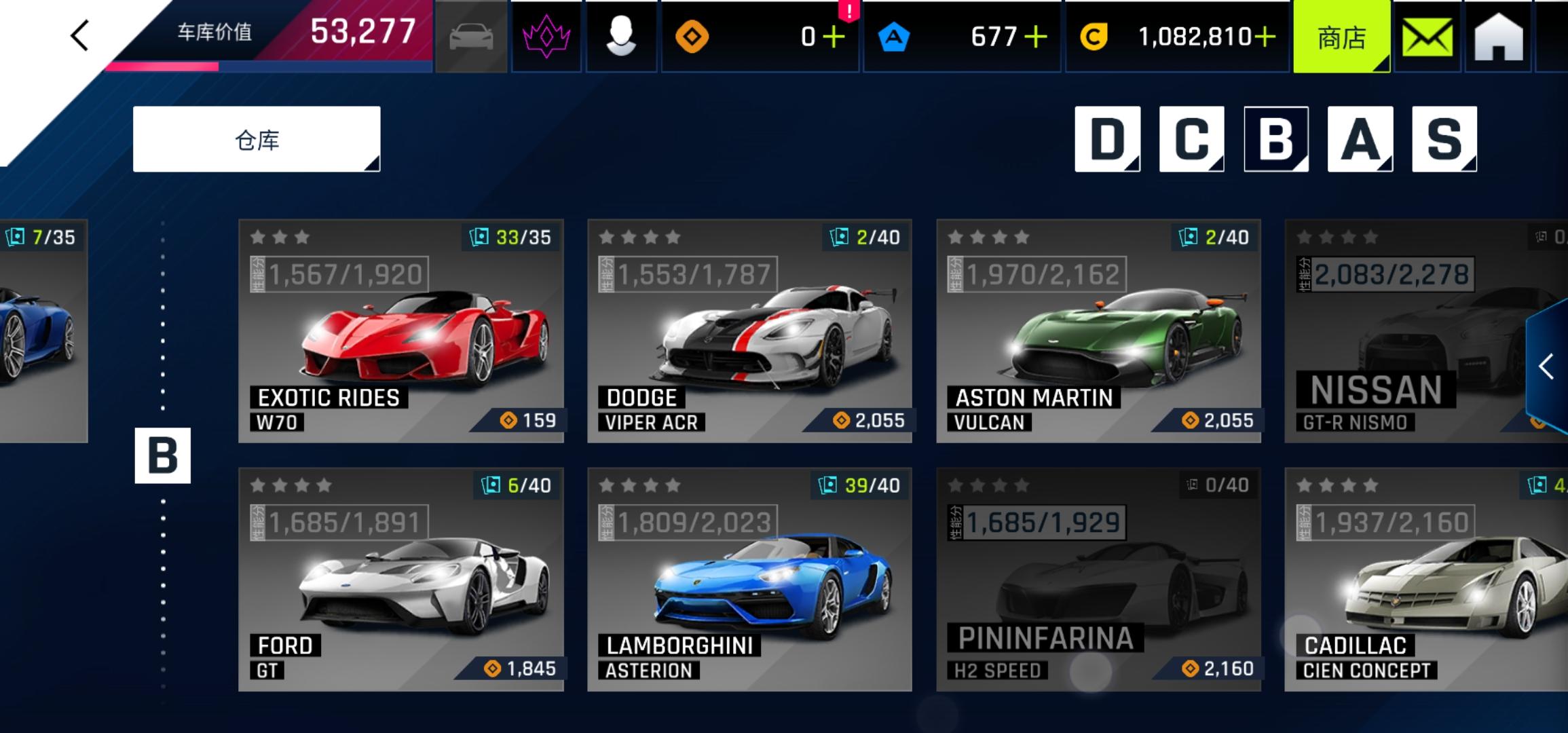Open the 仓库 garage button
Viewport: 1568px width, 733px height.
[x=257, y=139]
